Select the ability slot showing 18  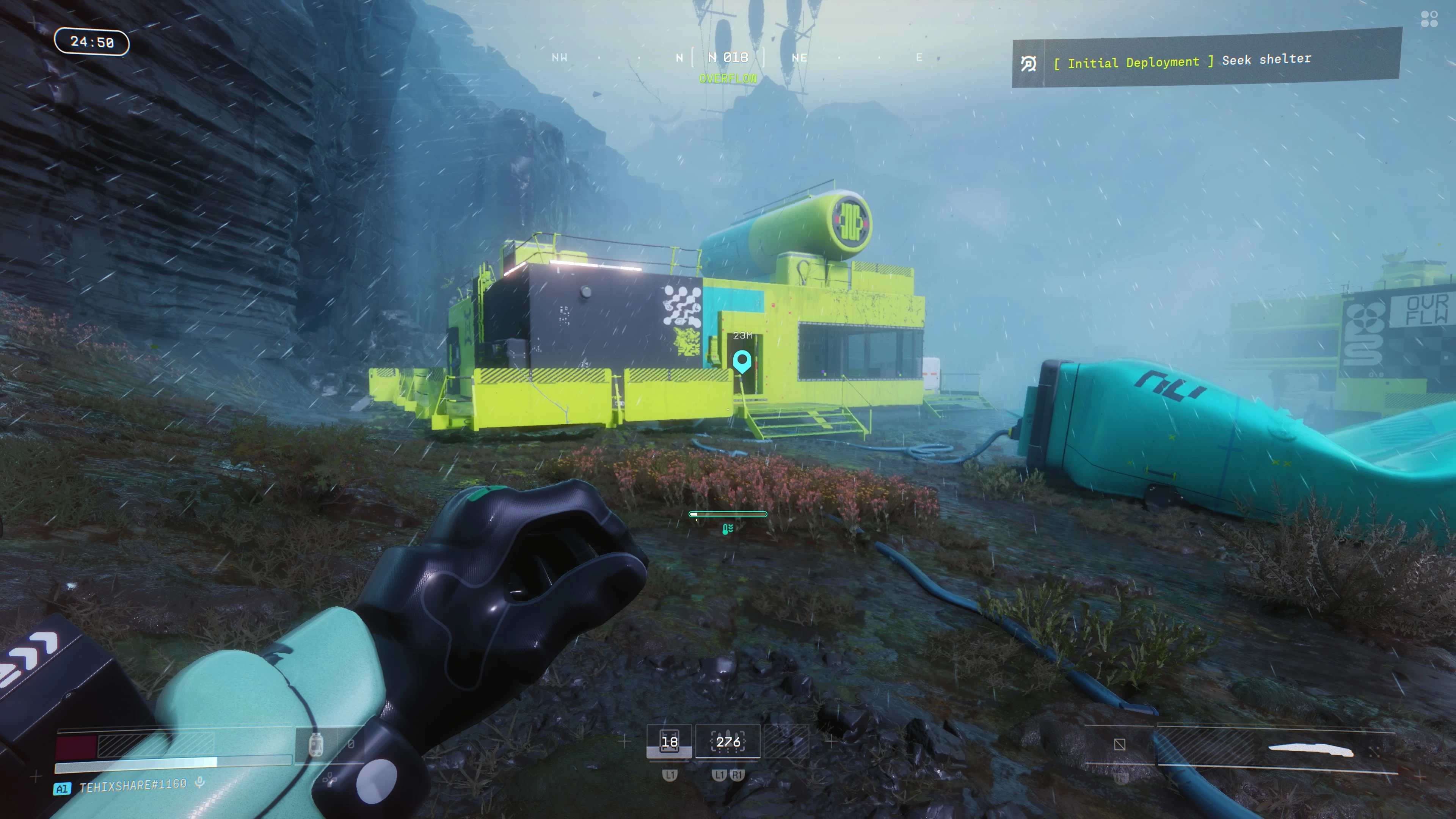(669, 742)
